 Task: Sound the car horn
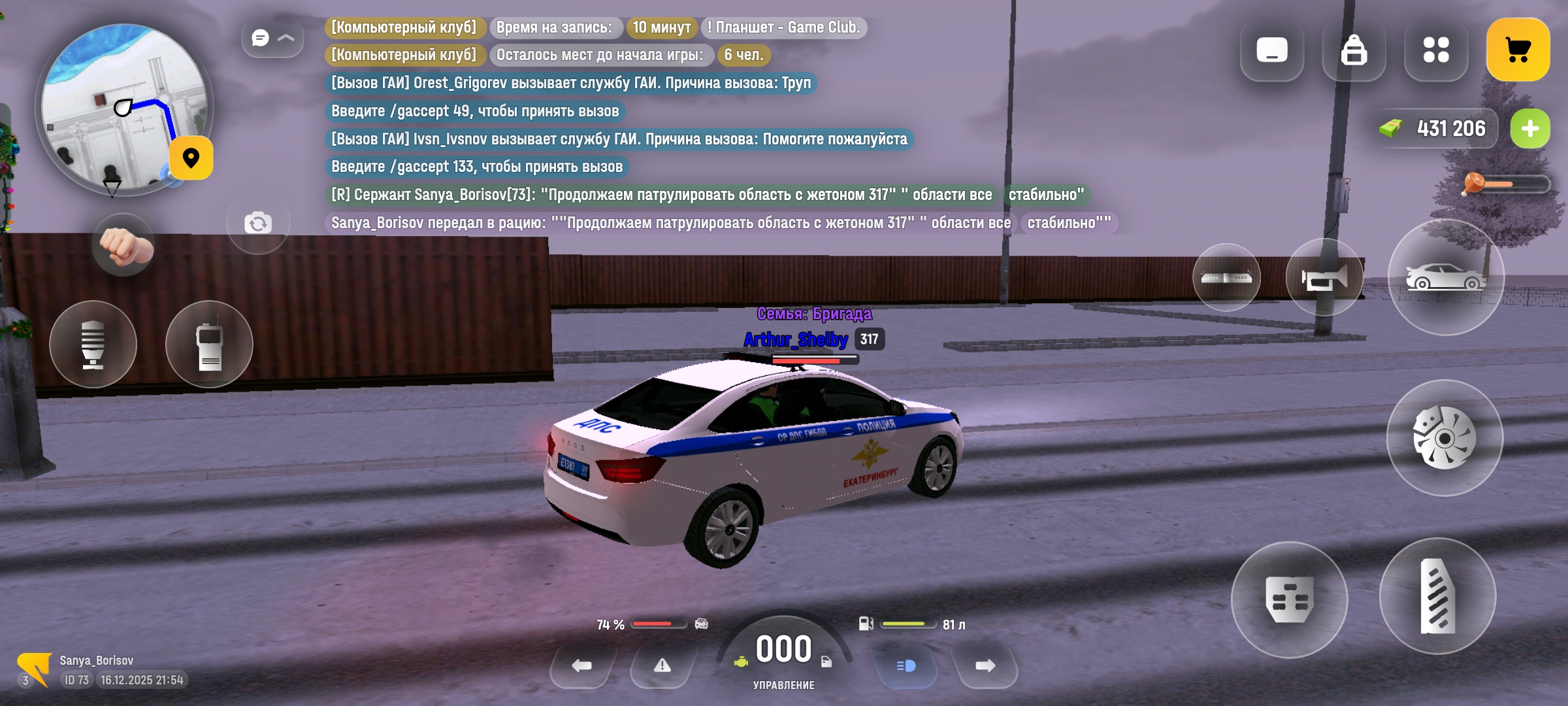point(1324,278)
